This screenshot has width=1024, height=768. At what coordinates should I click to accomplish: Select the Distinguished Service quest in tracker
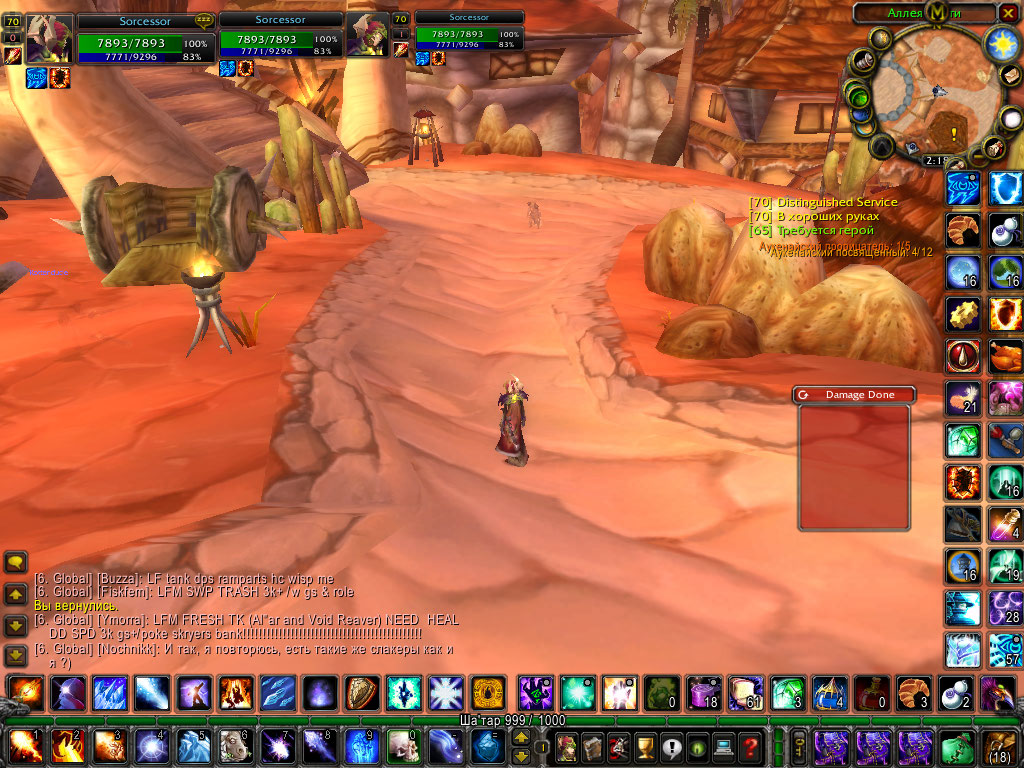coord(823,202)
